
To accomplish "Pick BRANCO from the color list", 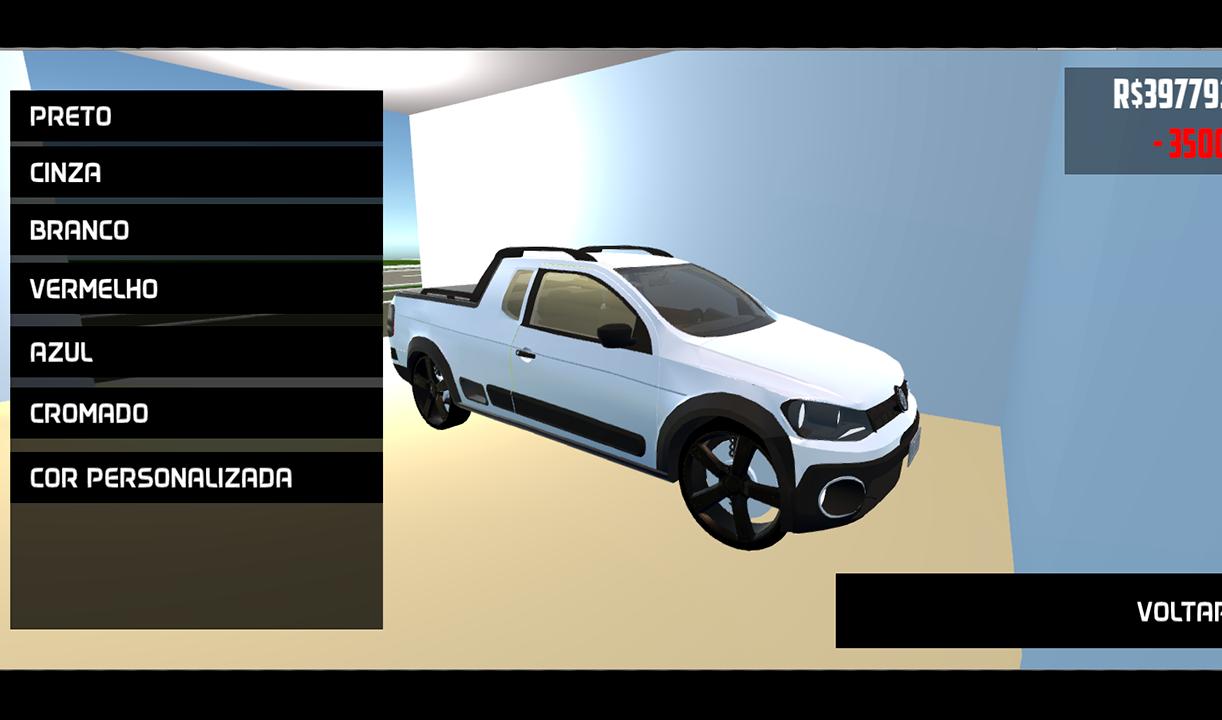I will (x=196, y=230).
